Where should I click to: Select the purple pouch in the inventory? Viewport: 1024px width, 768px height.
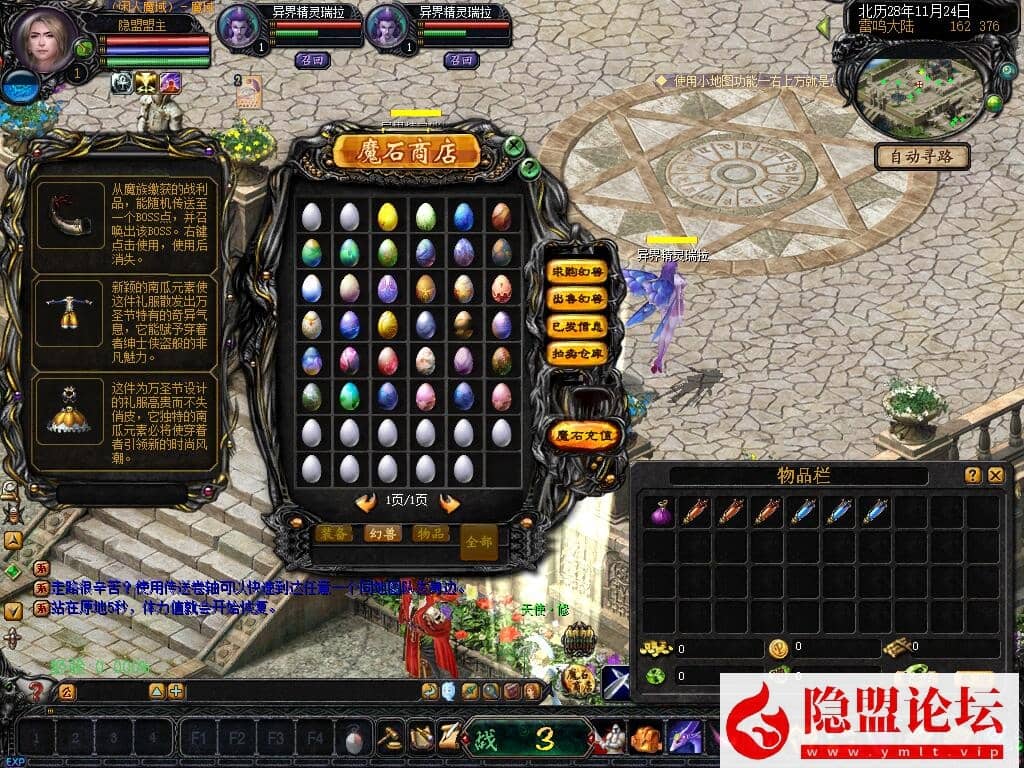click(x=660, y=512)
